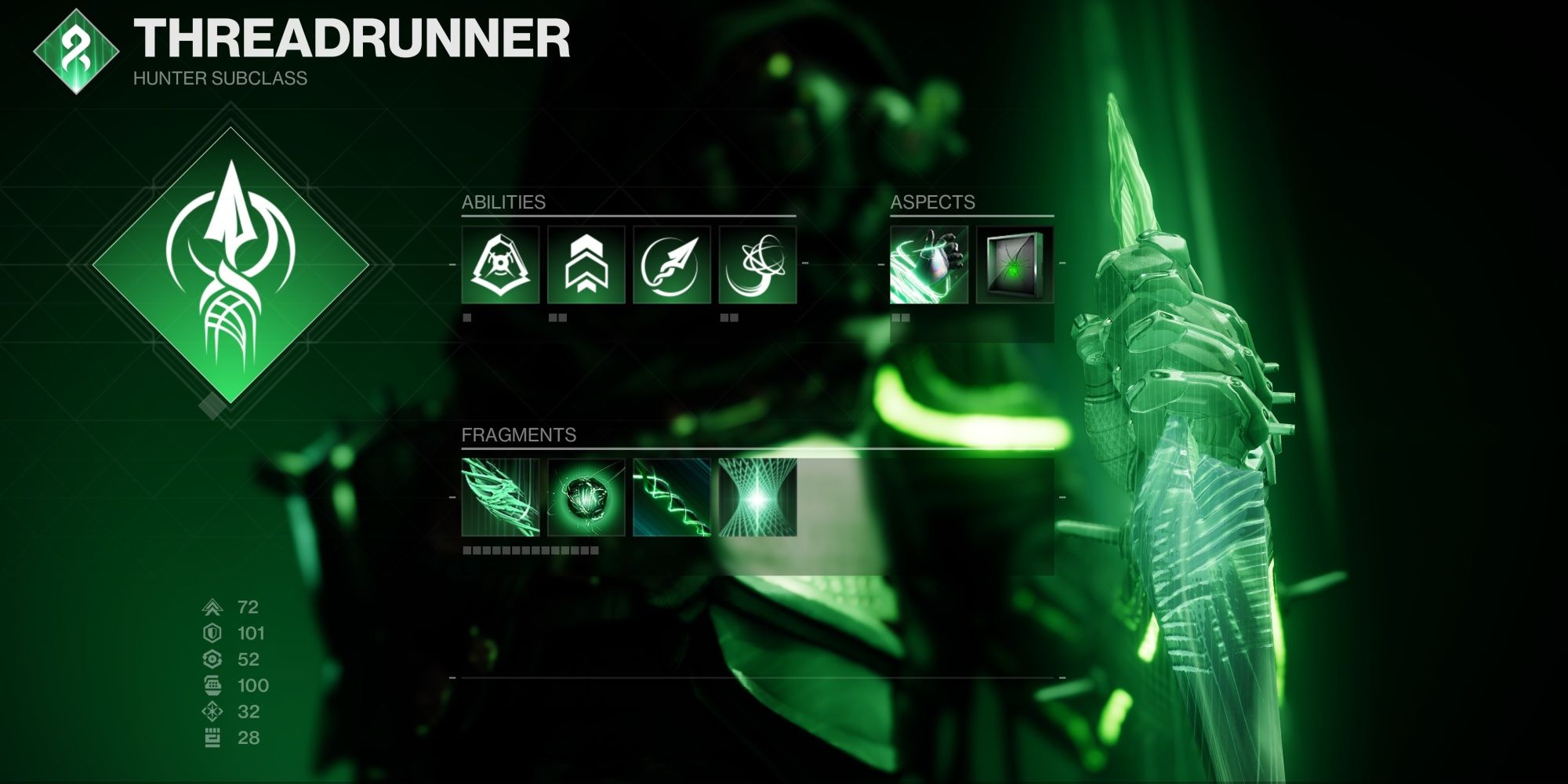Viewport: 1568px width, 784px height.
Task: Click the ASPECTS section header
Action: [933, 202]
